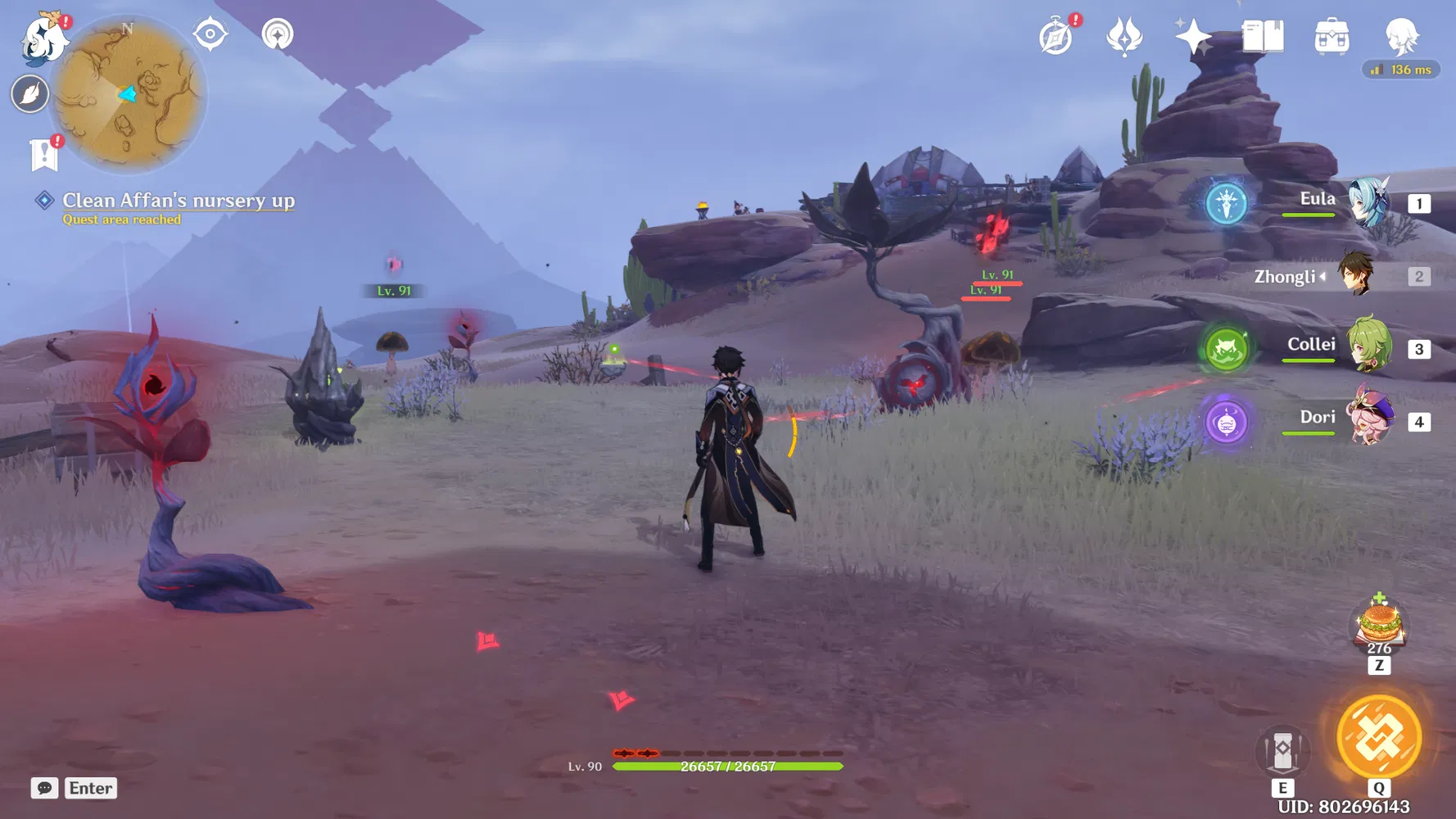Open the Events overview wings icon
The height and width of the screenshot is (819, 1456).
1124,36
